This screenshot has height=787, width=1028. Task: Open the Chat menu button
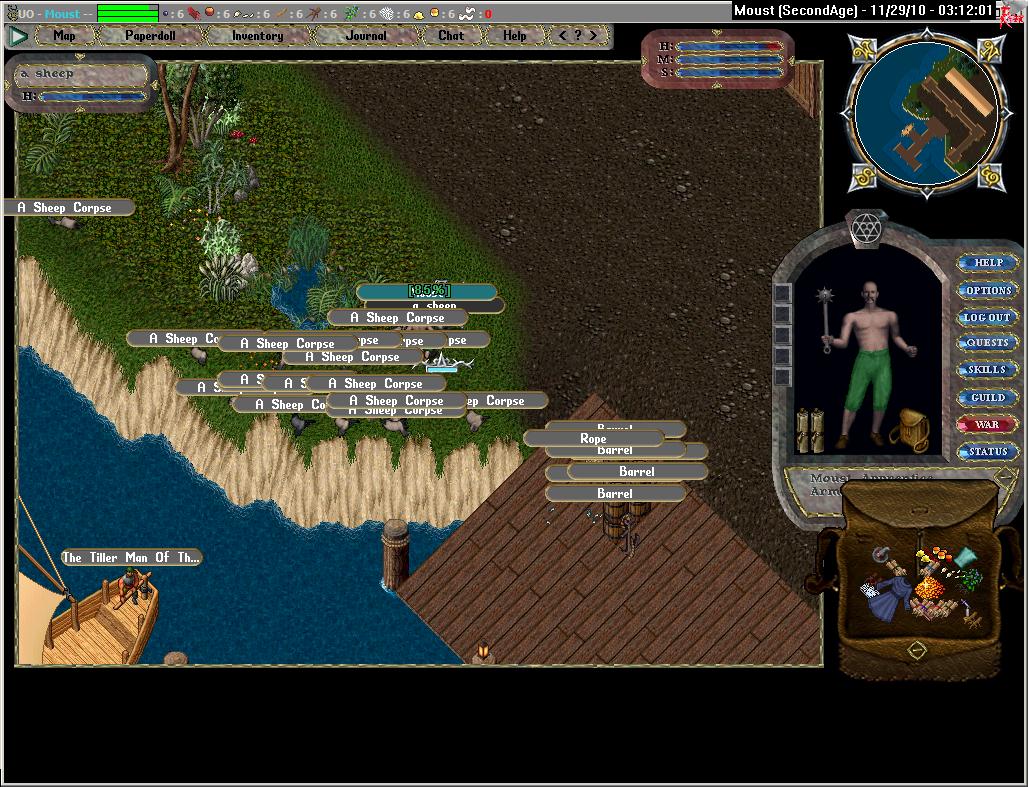[x=451, y=36]
